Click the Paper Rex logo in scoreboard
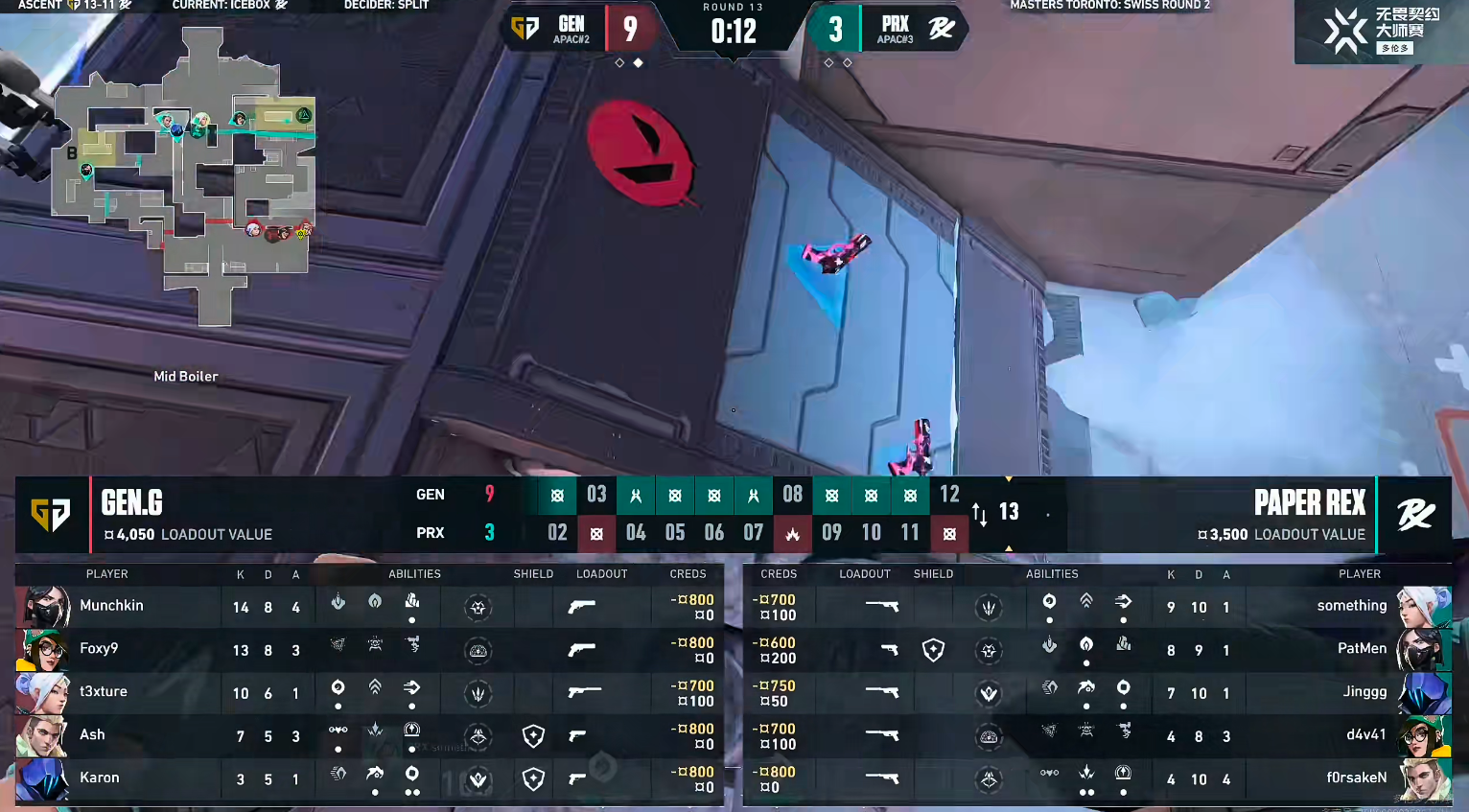Image resolution: width=1469 pixels, height=812 pixels. [x=1414, y=515]
